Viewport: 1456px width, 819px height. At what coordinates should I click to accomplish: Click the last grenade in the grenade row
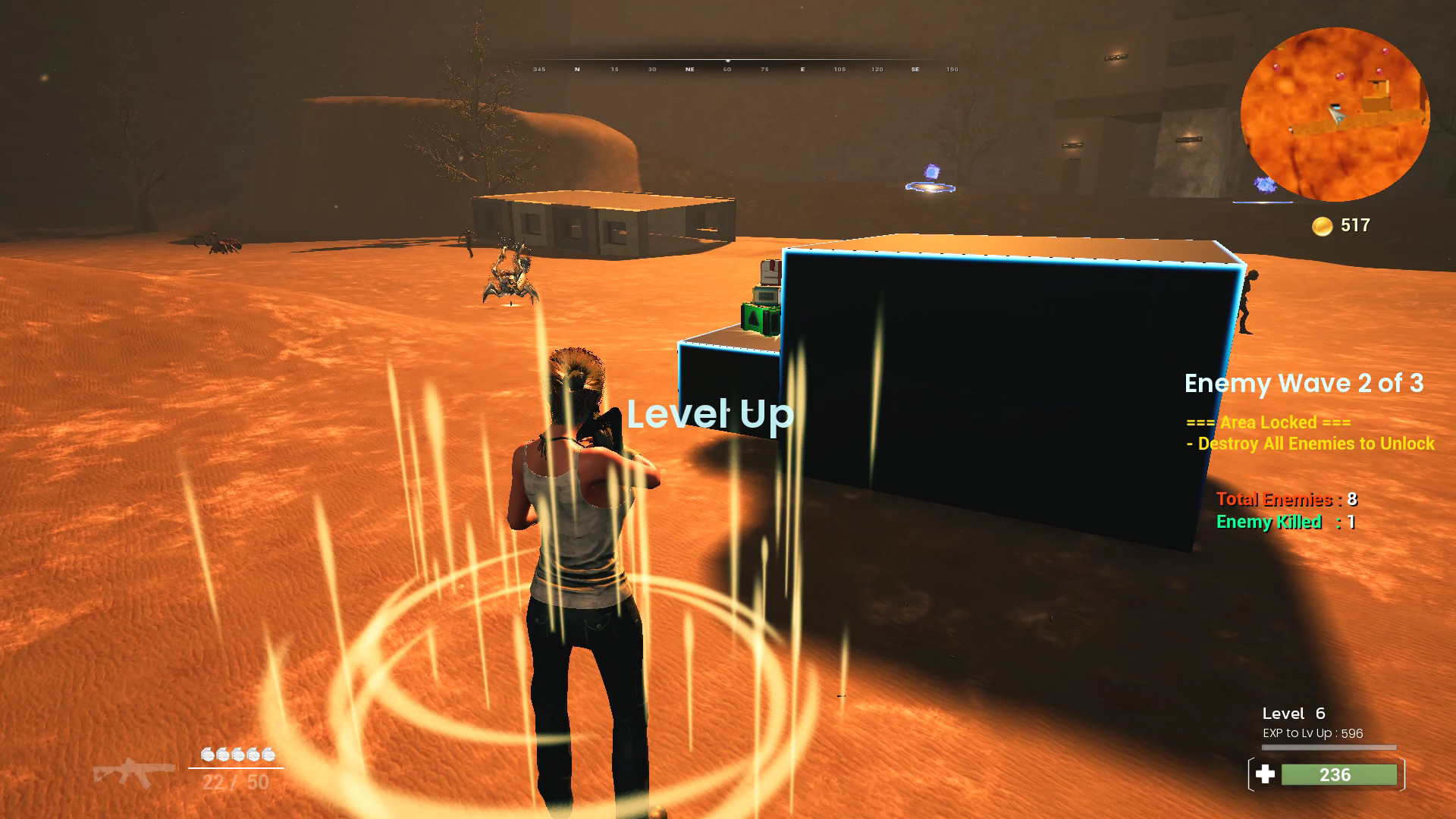tap(268, 755)
